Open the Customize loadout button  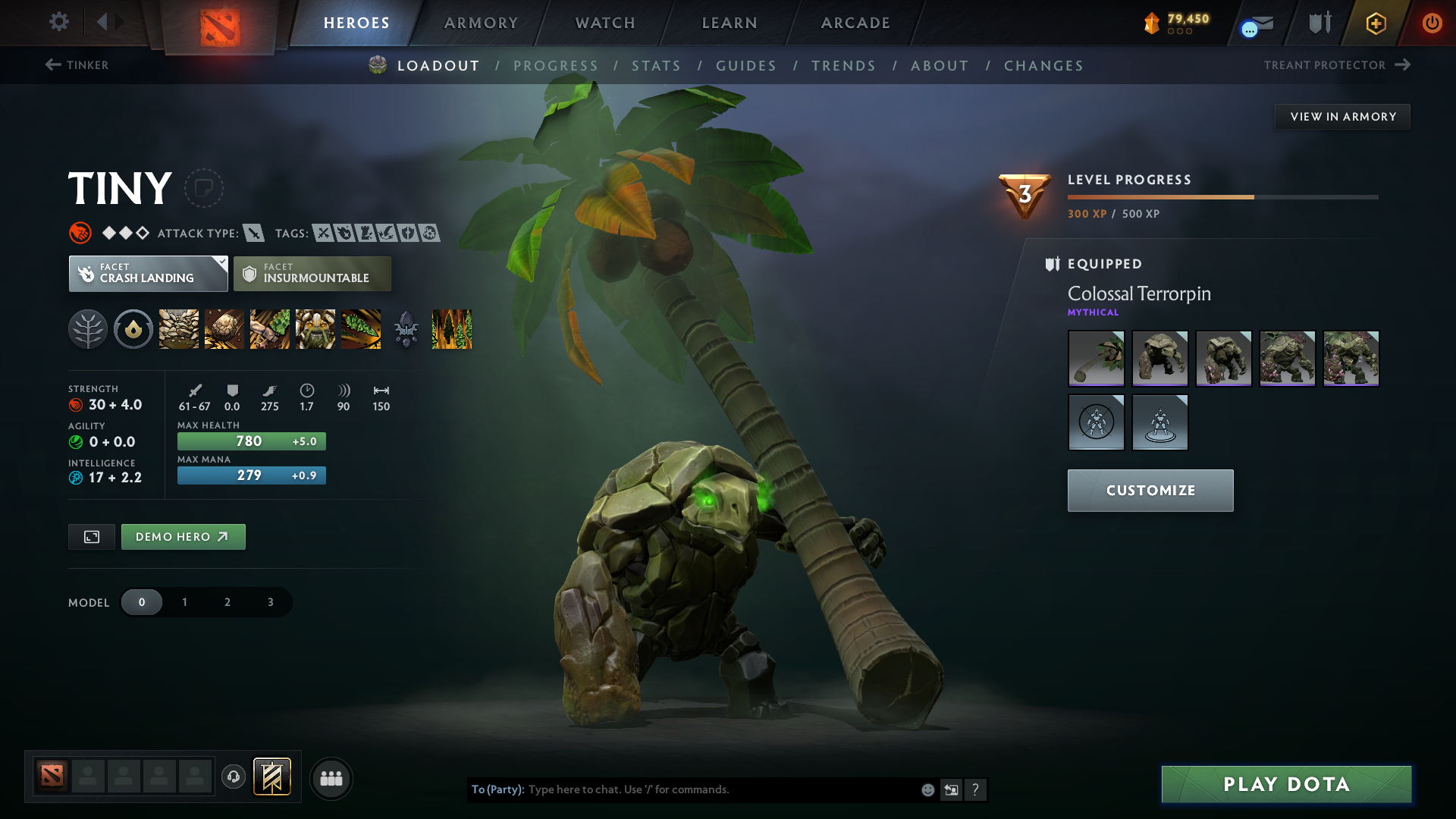1150,490
